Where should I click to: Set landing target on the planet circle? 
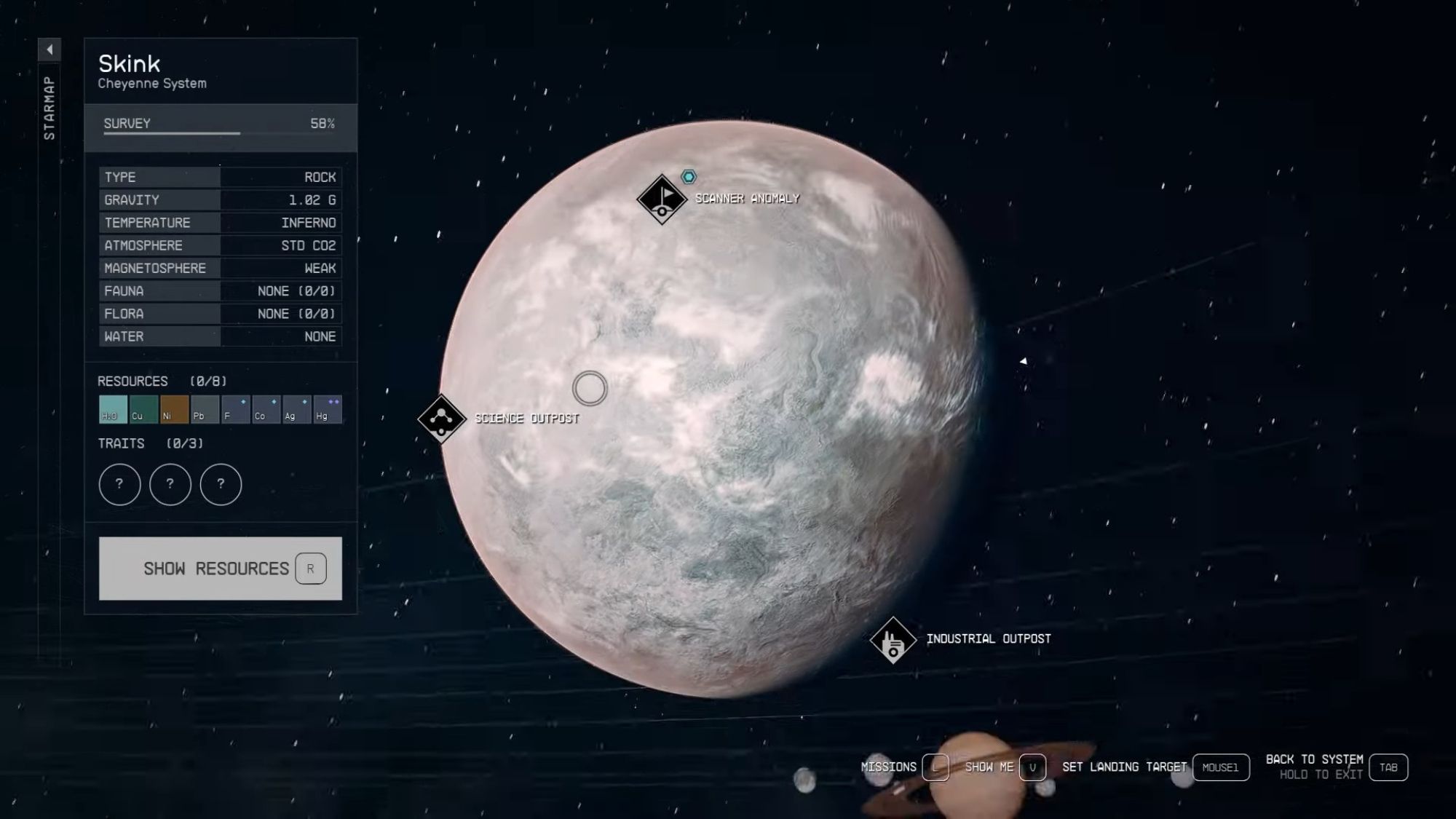(590, 389)
